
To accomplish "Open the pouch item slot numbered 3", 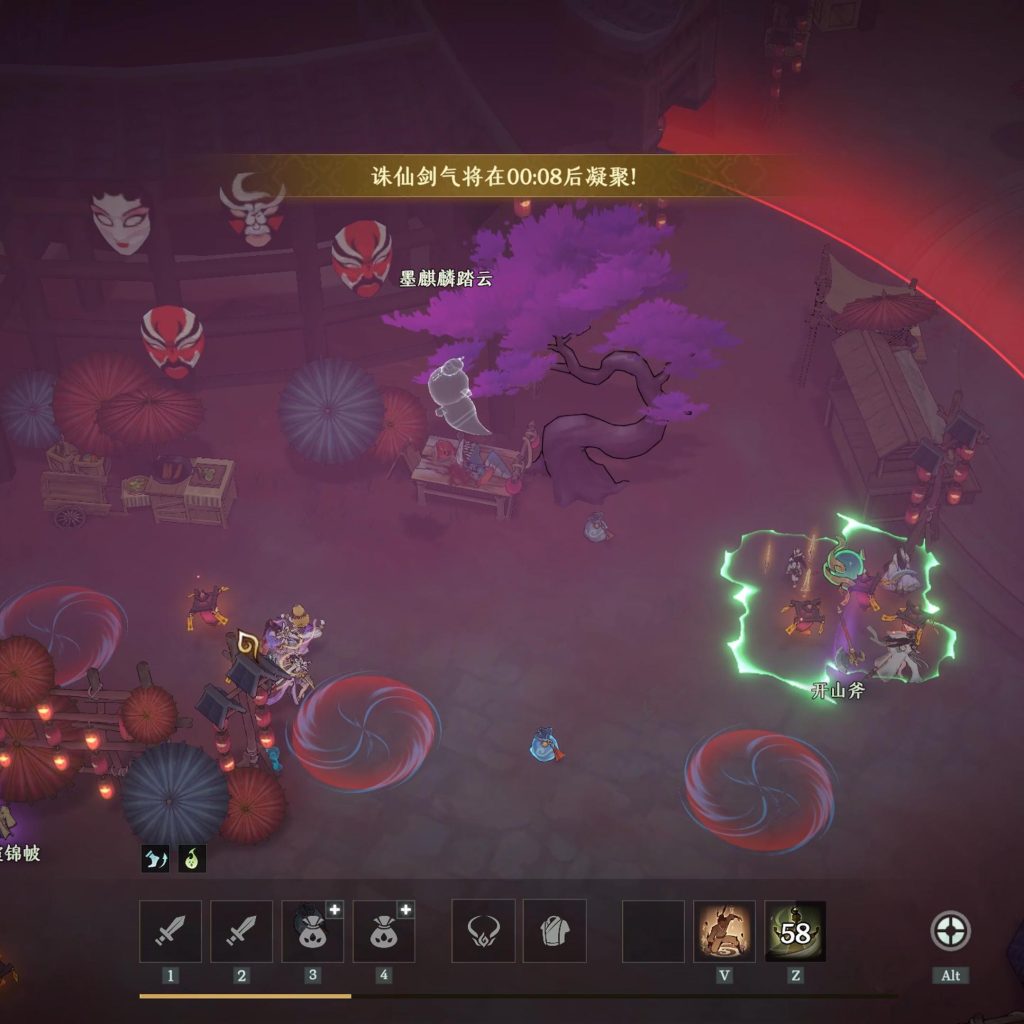I will point(312,931).
